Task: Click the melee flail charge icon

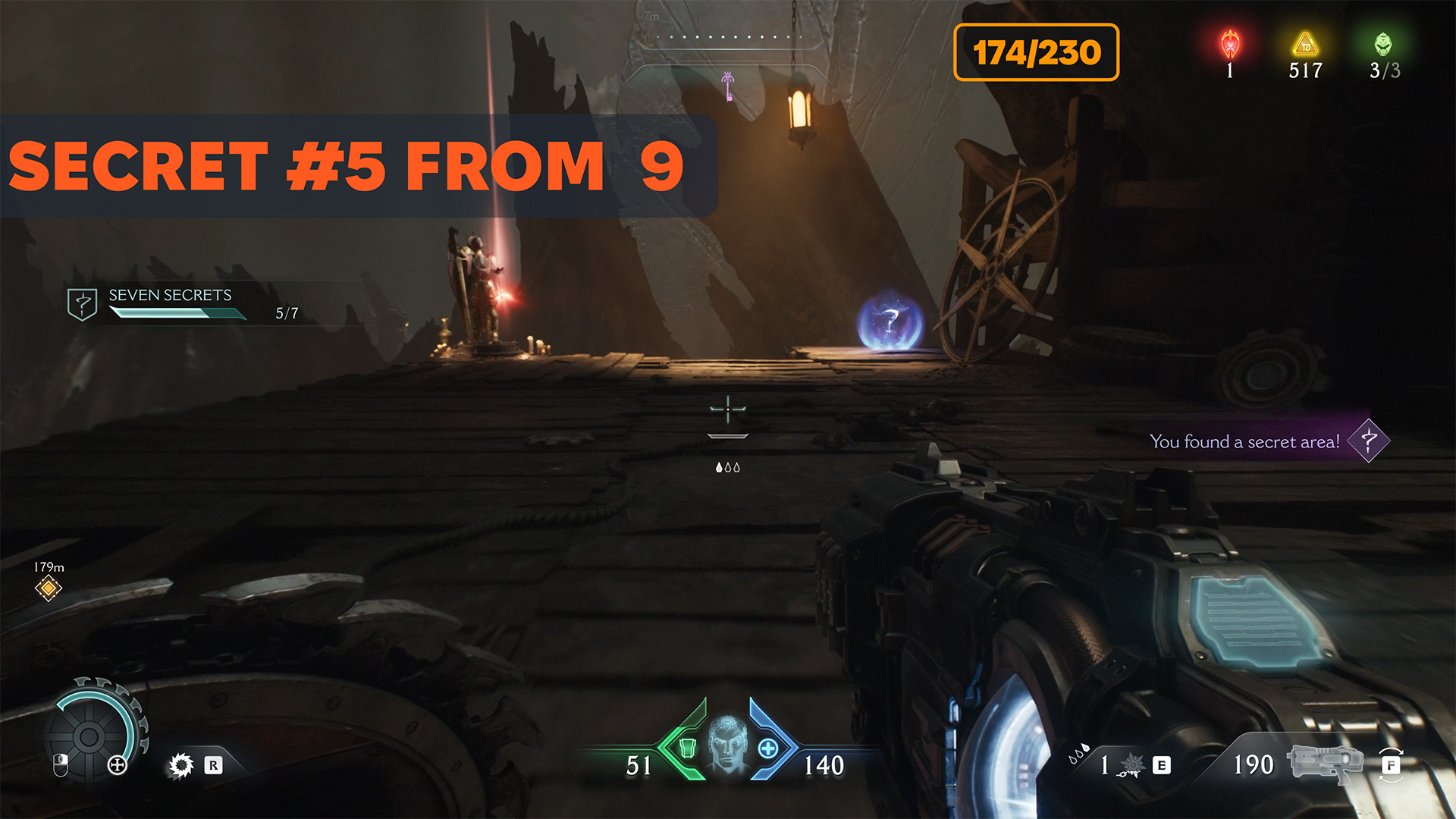Action: [1130, 764]
